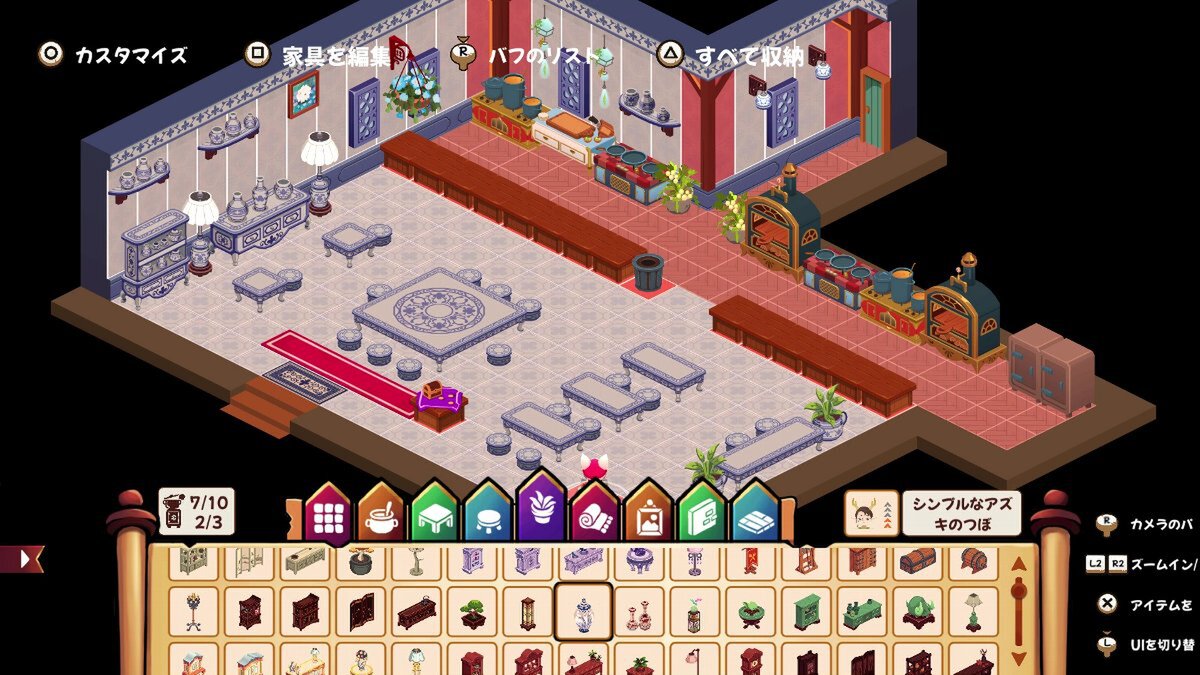Switch to the round stool category tab
The height and width of the screenshot is (675, 1200).
point(489,517)
